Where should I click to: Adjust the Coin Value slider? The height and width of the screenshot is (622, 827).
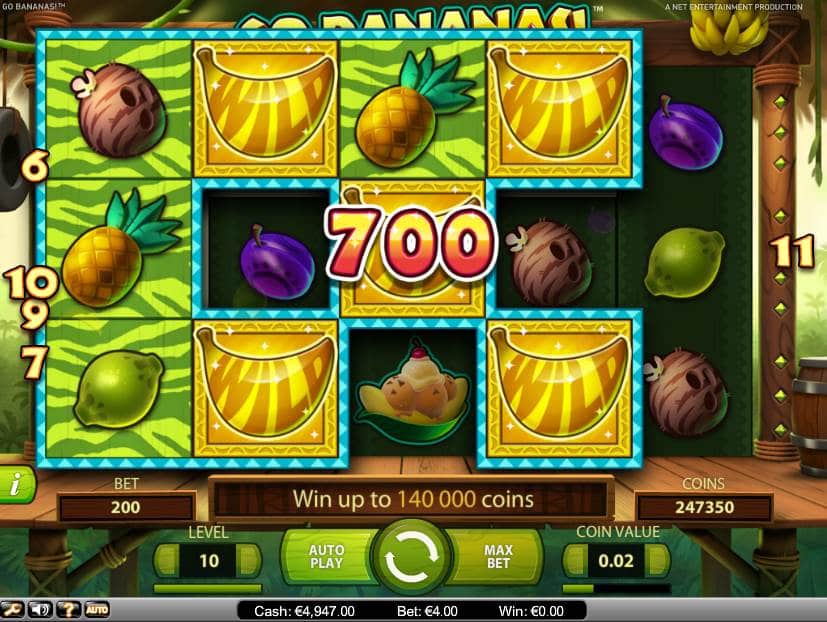617,589
